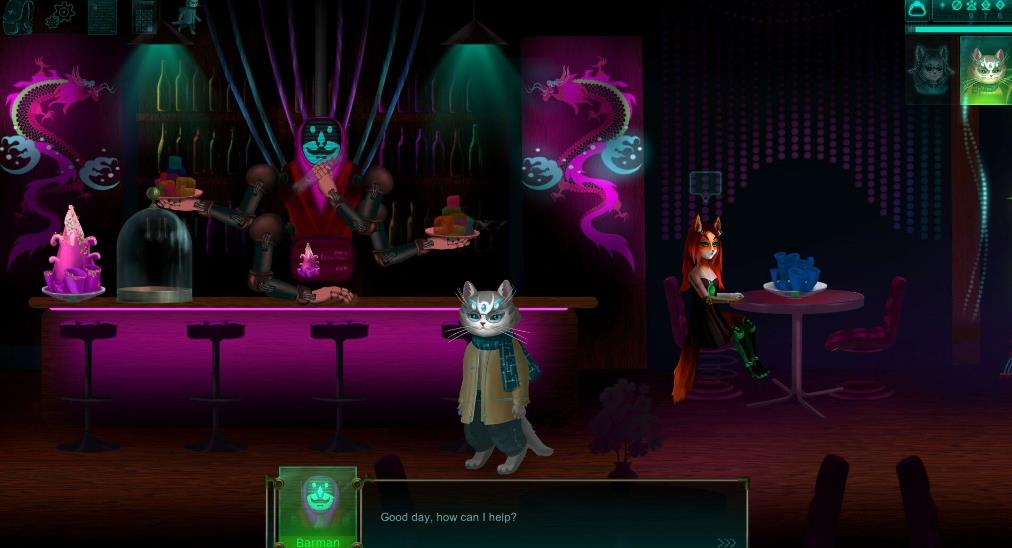Open the gears settings icon
1012x548 pixels.
tap(60, 16)
